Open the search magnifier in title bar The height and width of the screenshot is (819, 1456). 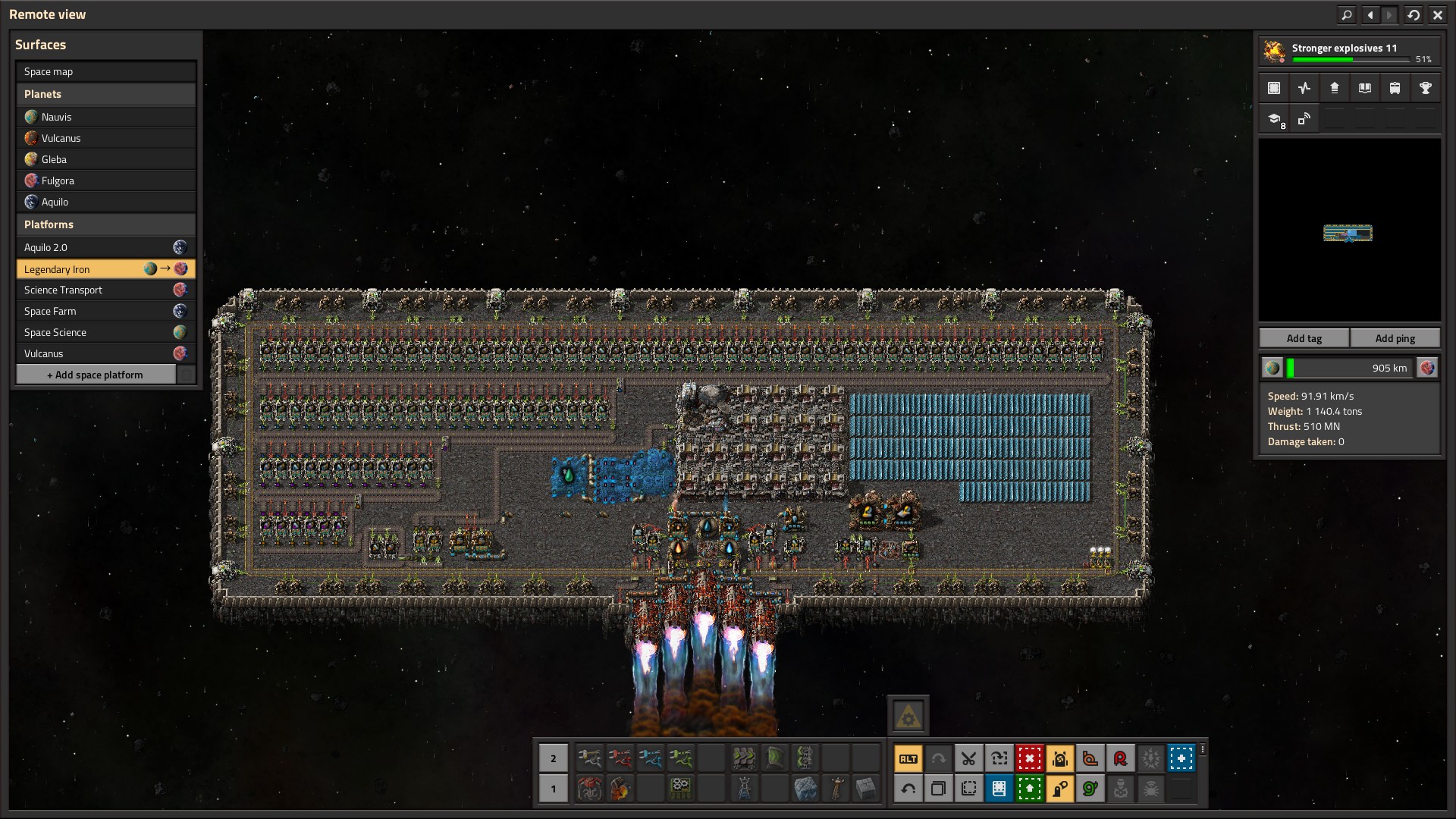[x=1346, y=14]
